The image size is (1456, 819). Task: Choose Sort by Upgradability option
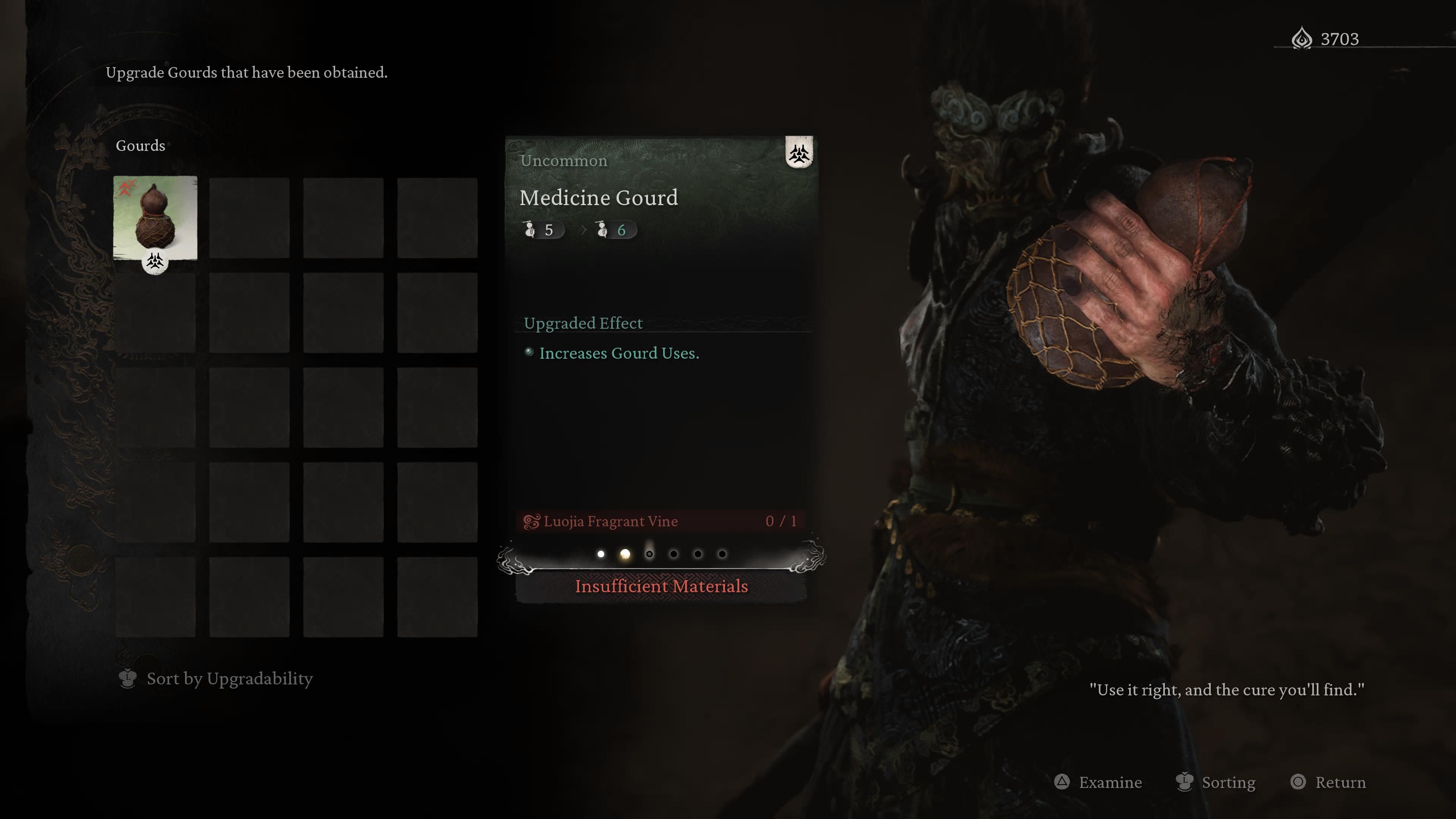(x=216, y=678)
